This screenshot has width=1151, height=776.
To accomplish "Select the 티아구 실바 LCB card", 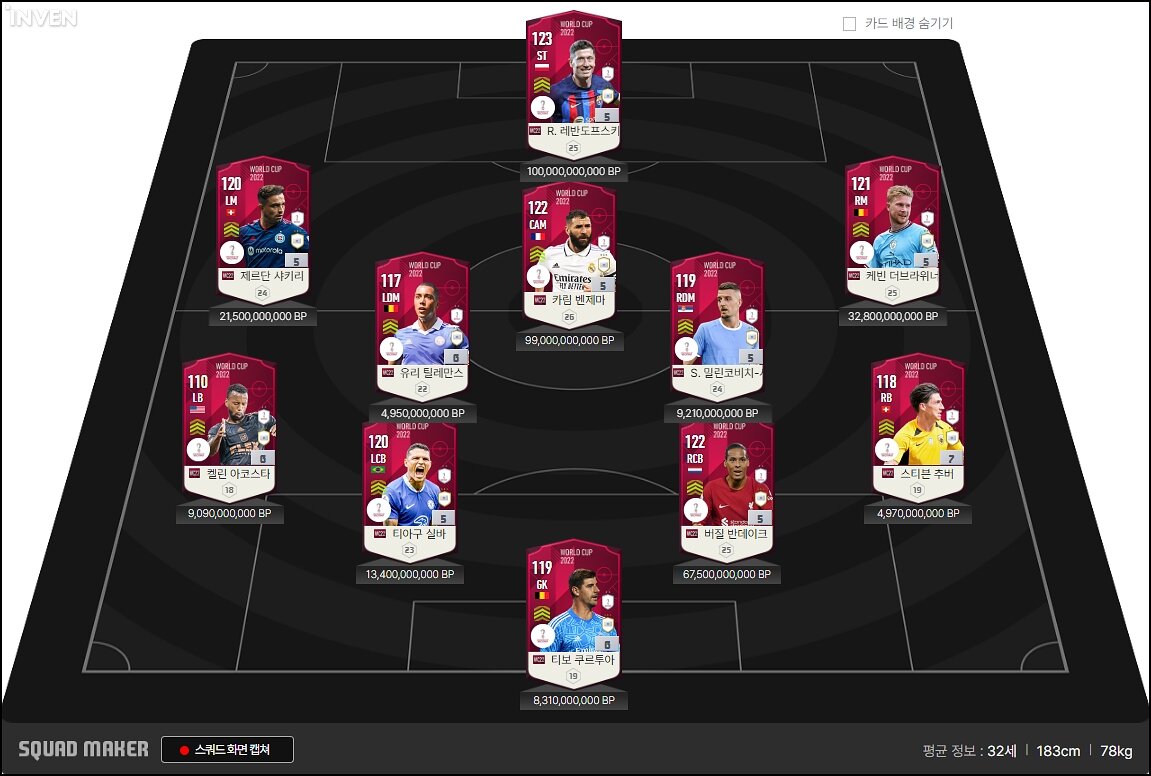I will click(410, 486).
